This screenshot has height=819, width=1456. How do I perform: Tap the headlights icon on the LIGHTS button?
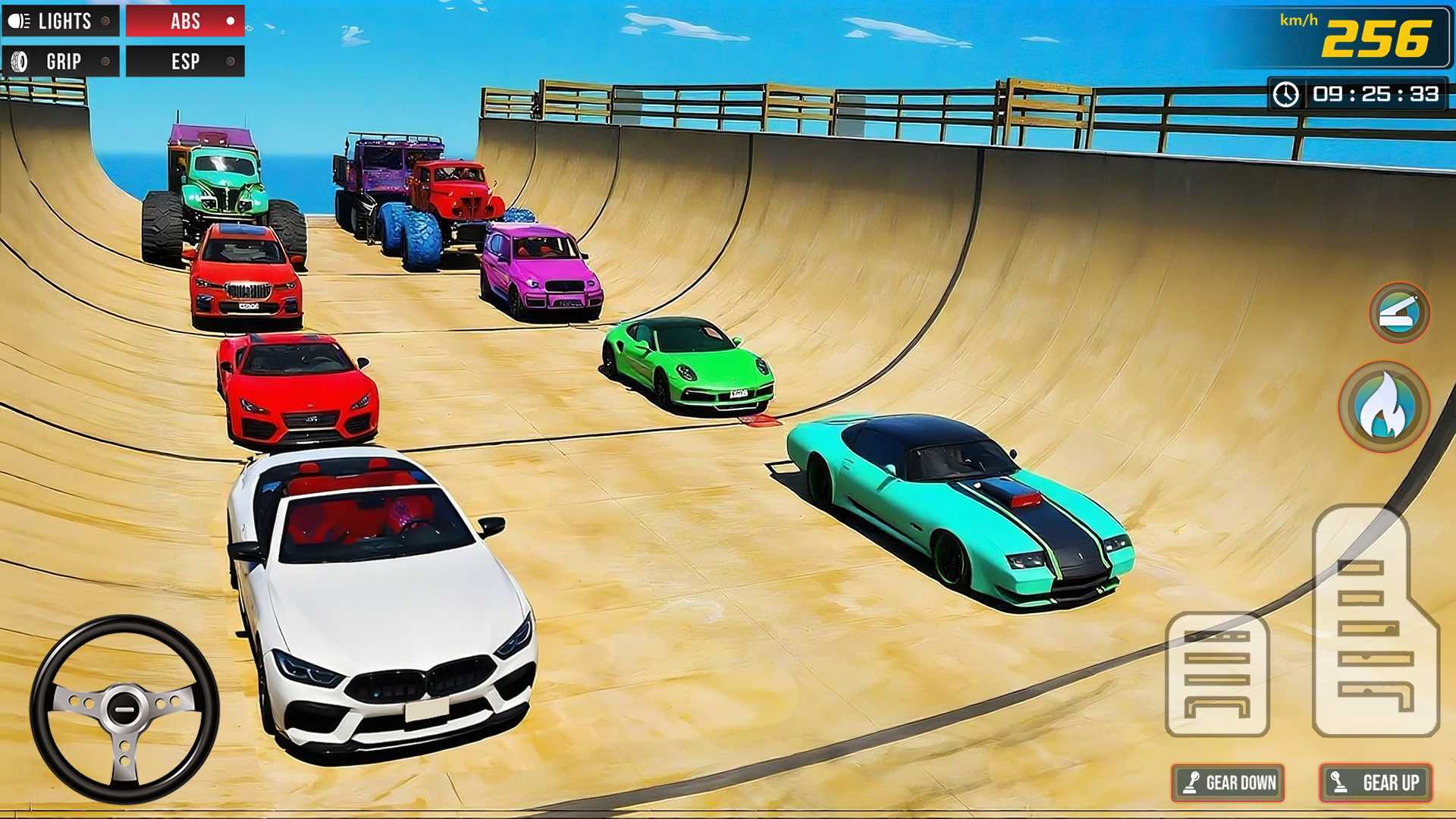pos(20,21)
